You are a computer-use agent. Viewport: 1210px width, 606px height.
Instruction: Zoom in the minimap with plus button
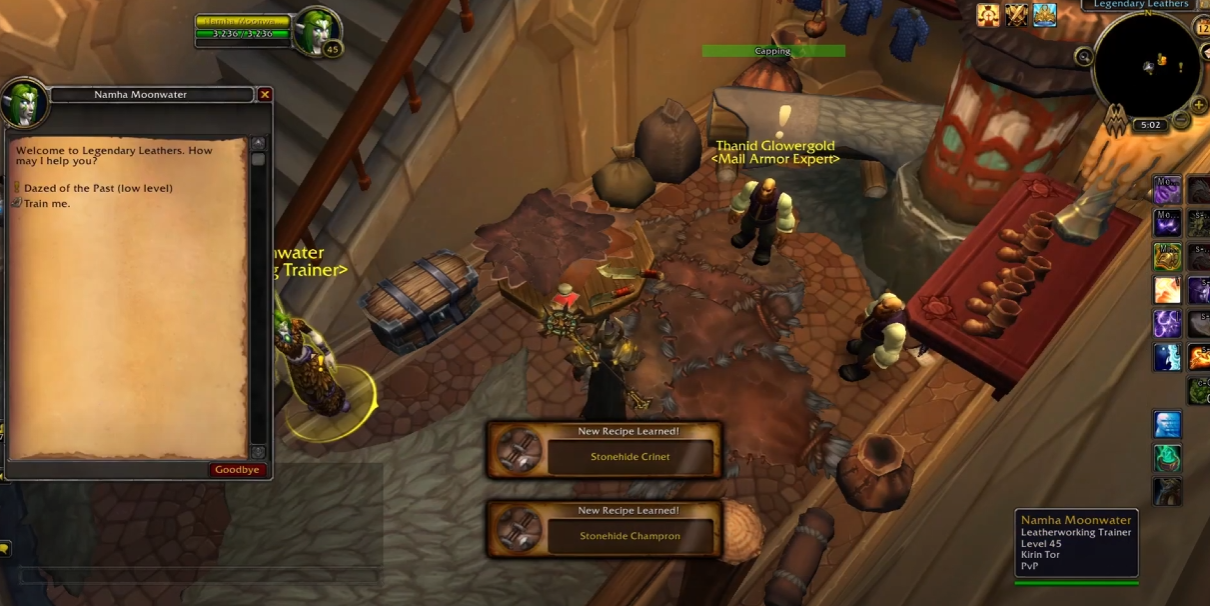pos(1199,104)
